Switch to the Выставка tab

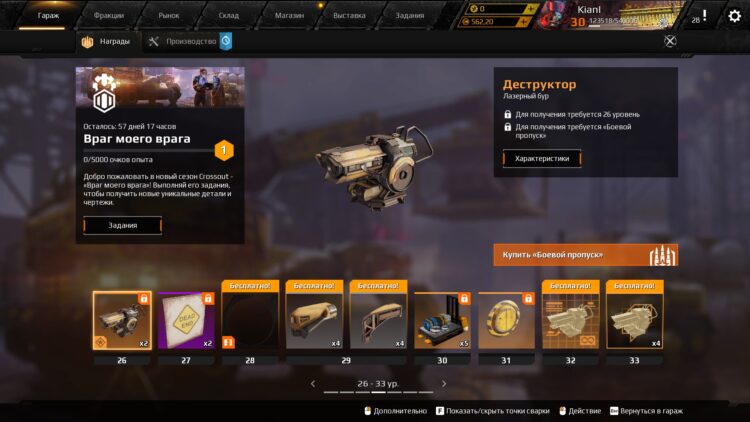coord(349,15)
